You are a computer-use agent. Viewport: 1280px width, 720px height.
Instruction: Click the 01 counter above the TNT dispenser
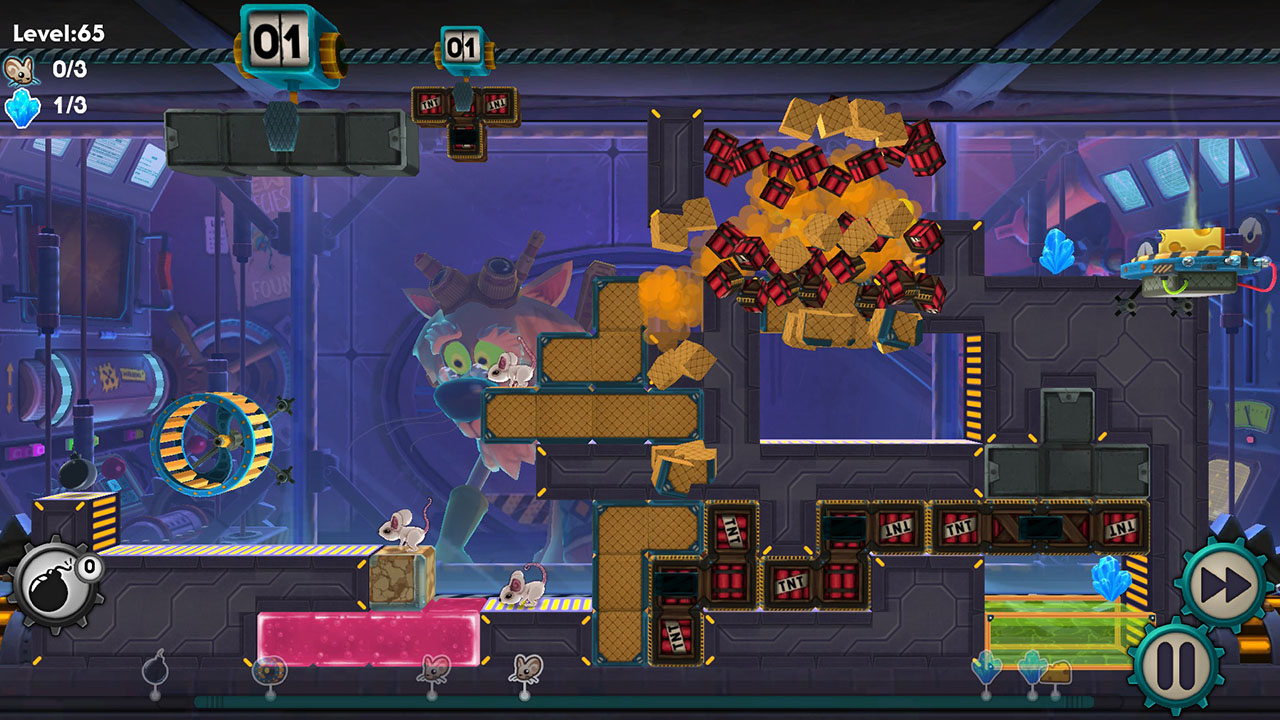460,46
